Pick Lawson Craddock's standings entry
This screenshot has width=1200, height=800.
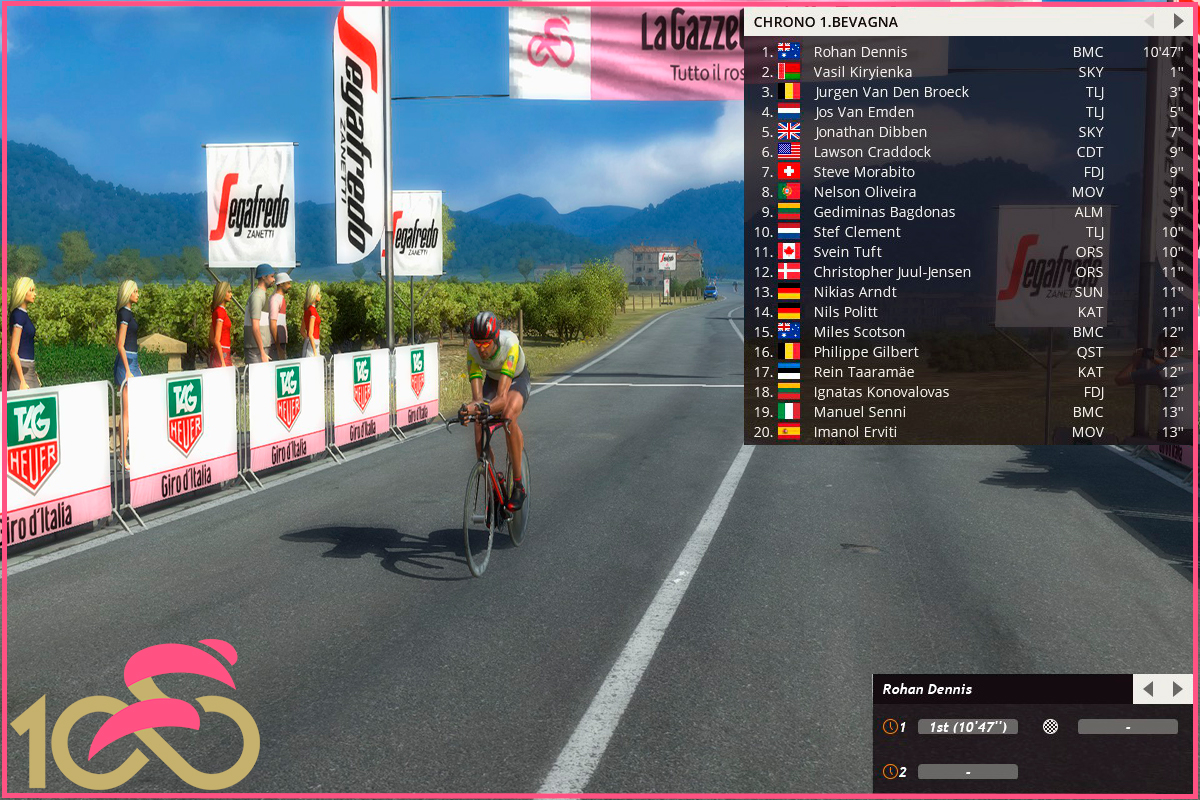[x=872, y=152]
